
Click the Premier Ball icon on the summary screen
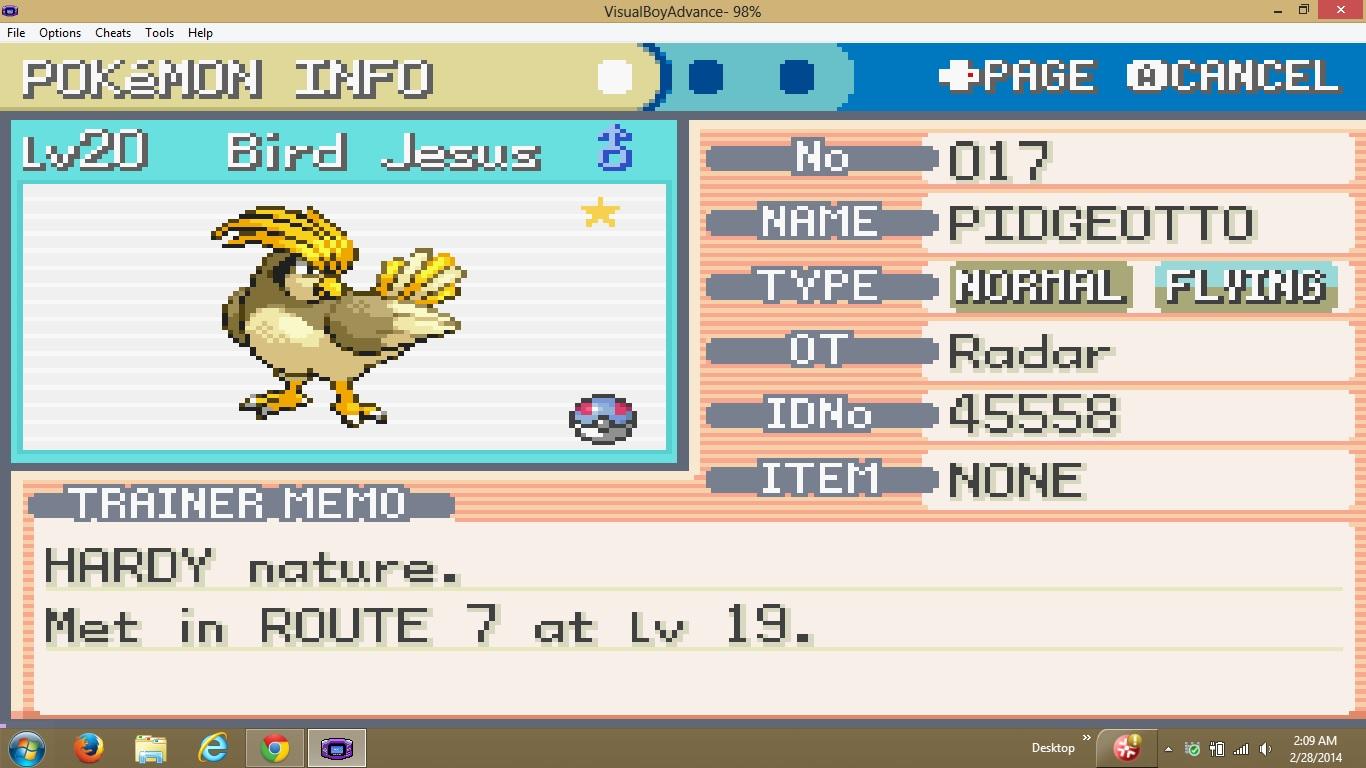point(604,419)
